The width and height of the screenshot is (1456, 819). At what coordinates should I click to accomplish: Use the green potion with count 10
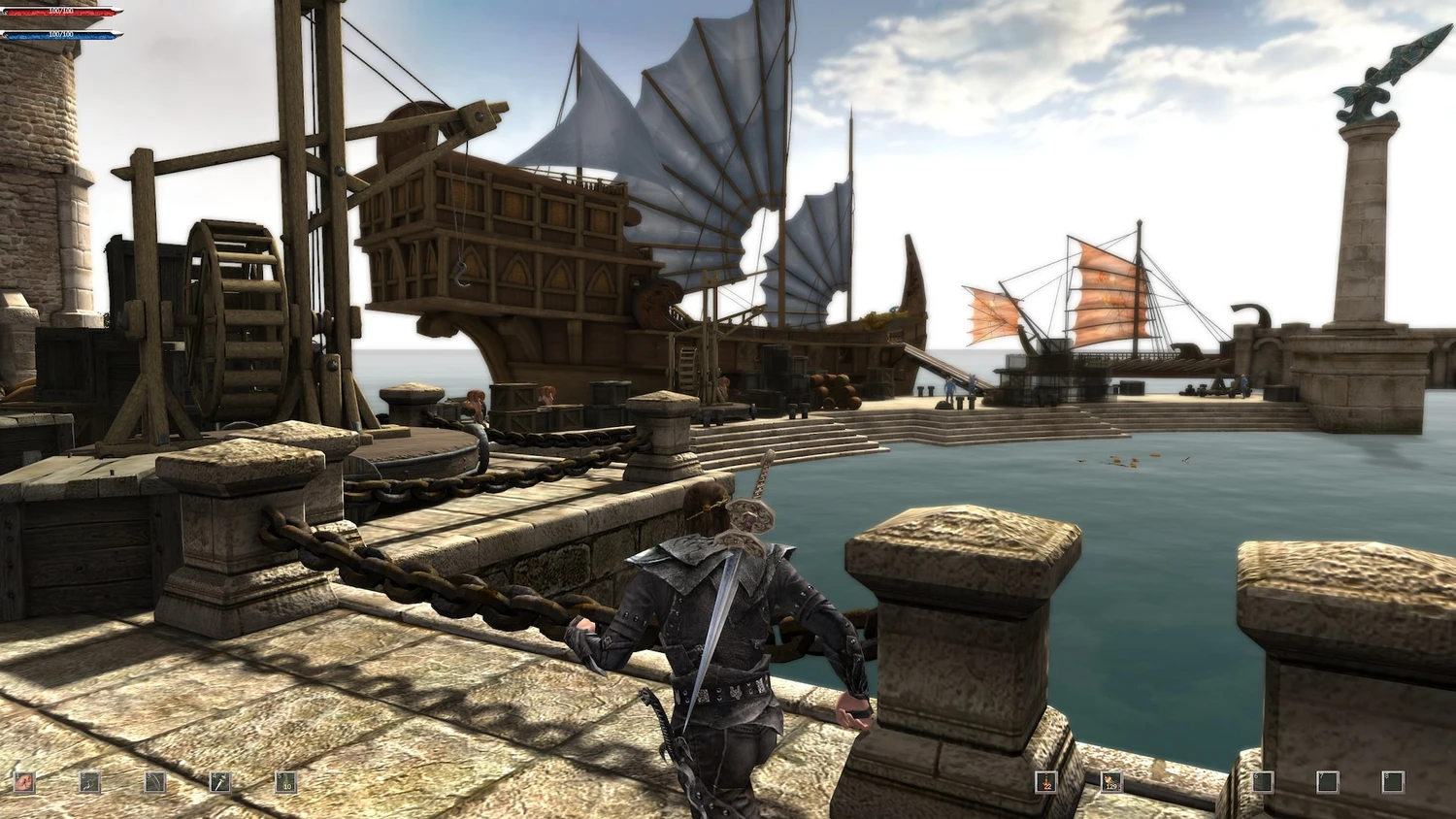(285, 782)
